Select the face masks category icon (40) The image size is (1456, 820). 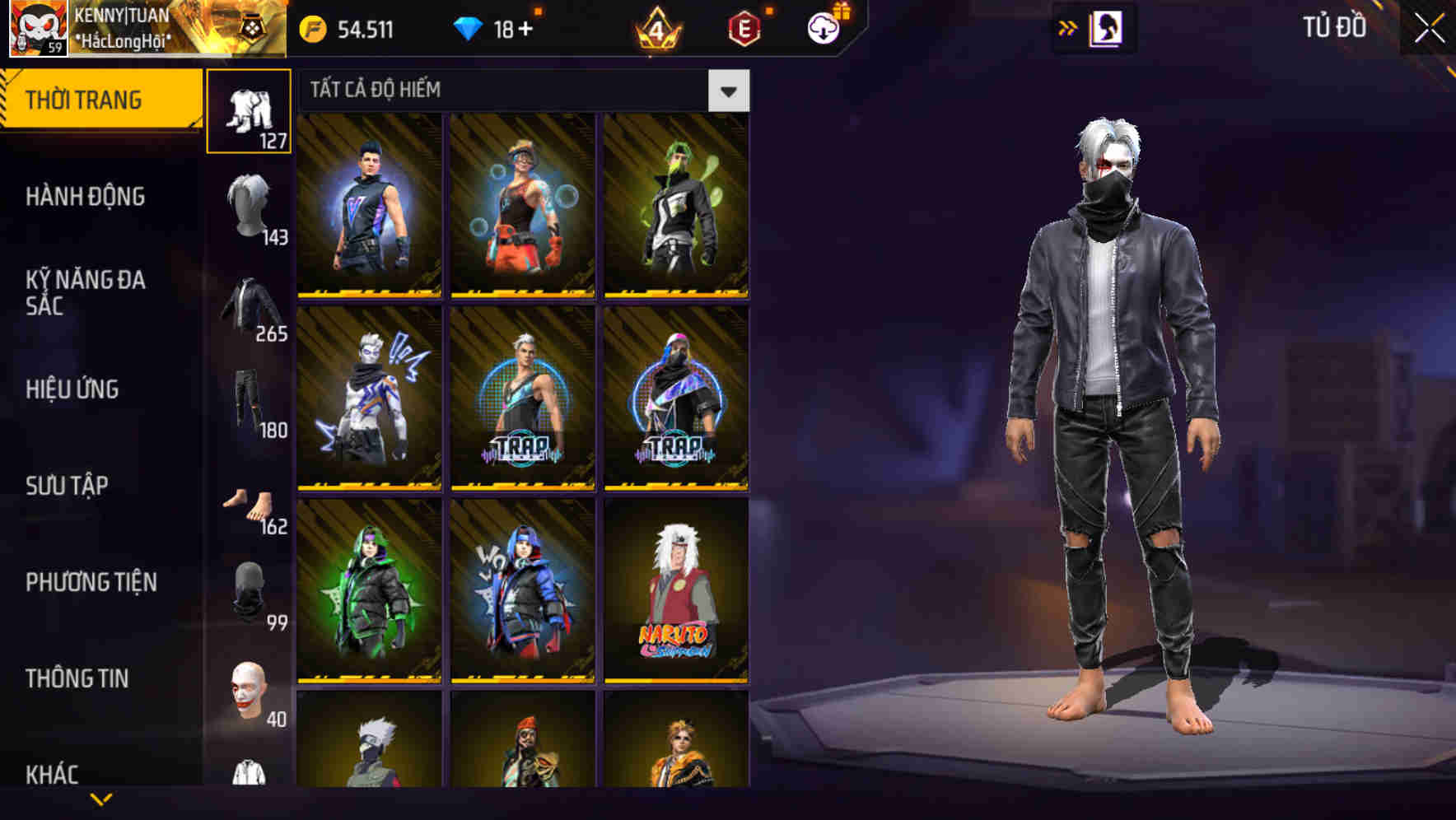pyautogui.click(x=250, y=687)
